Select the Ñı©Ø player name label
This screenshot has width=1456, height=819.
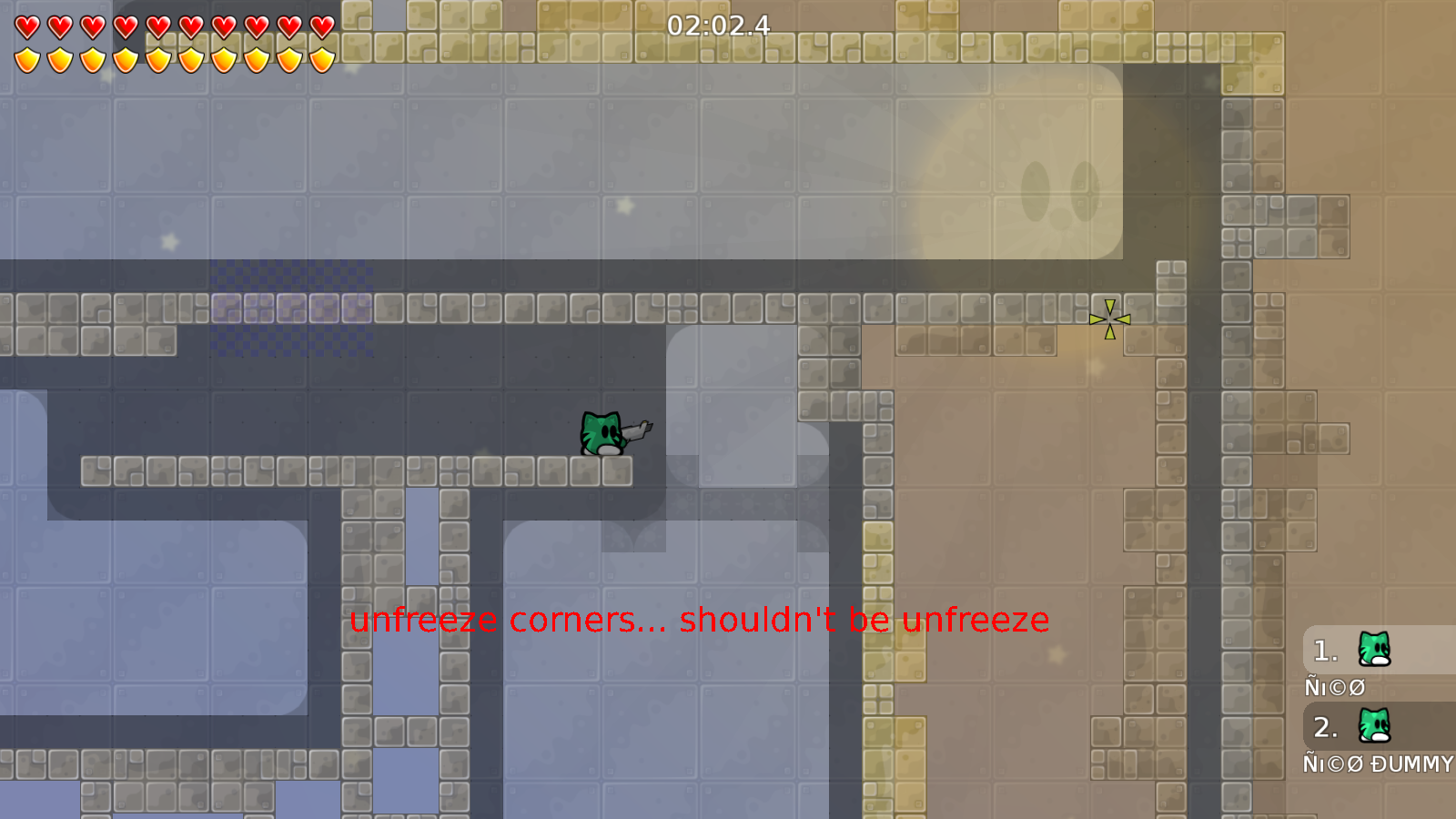tap(1333, 688)
